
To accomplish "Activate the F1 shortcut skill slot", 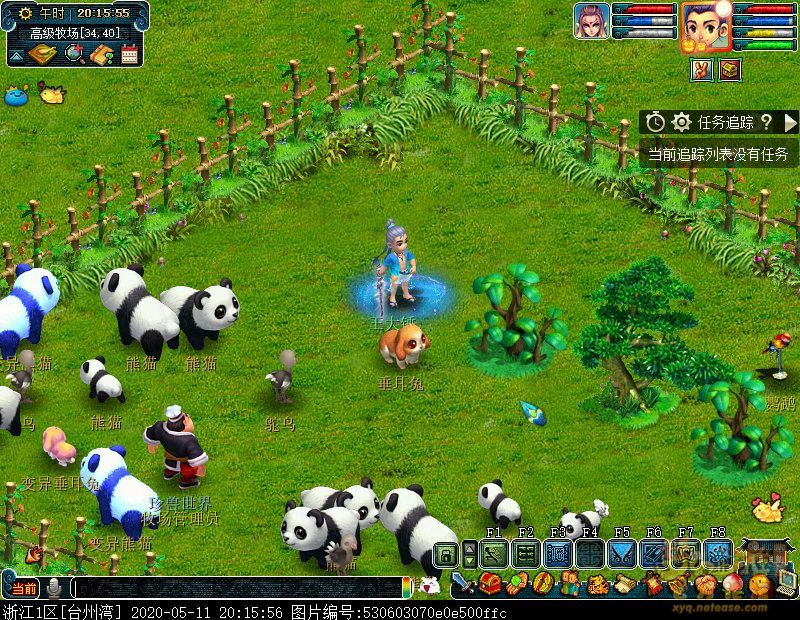I will click(493, 553).
